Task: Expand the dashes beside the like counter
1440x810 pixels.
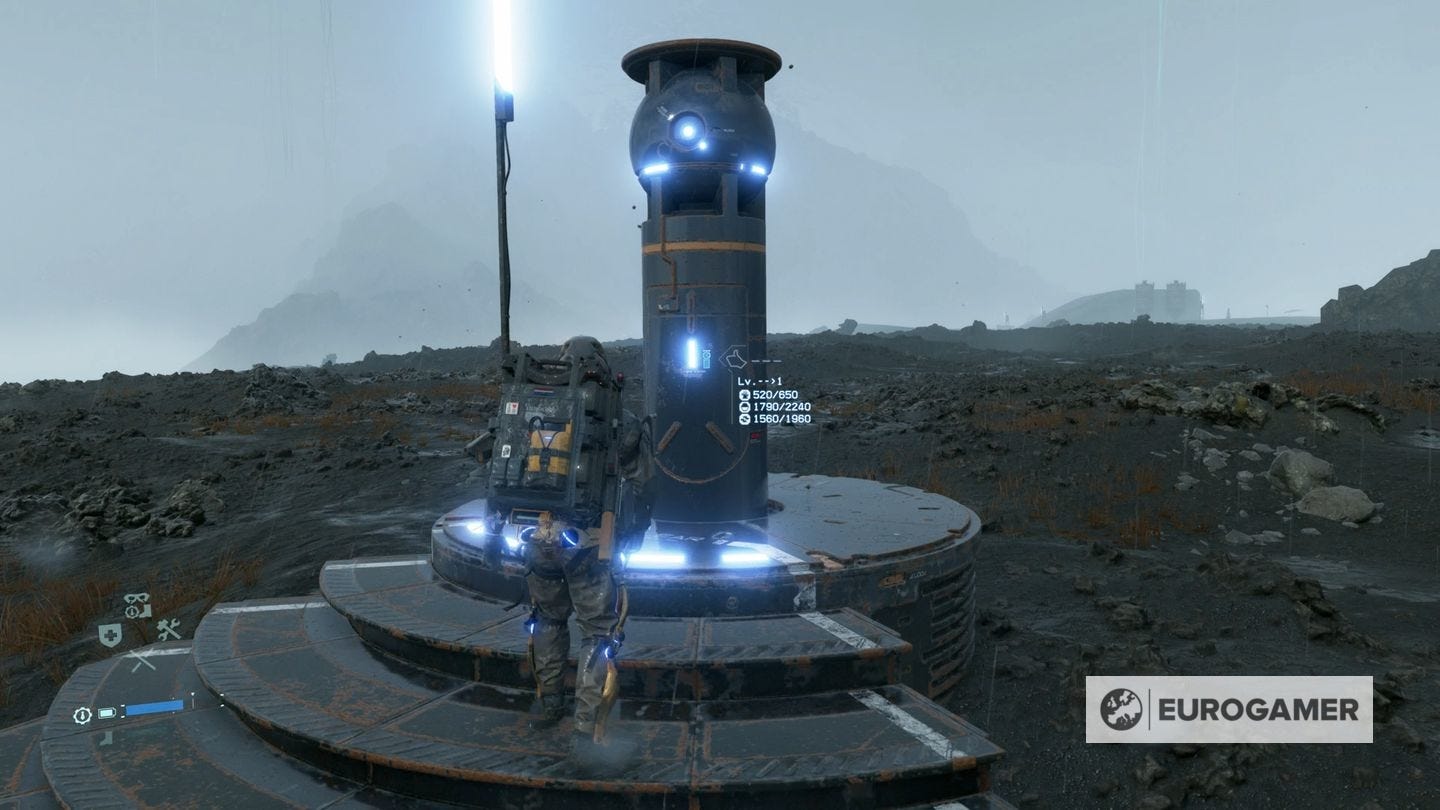Action: (x=766, y=360)
